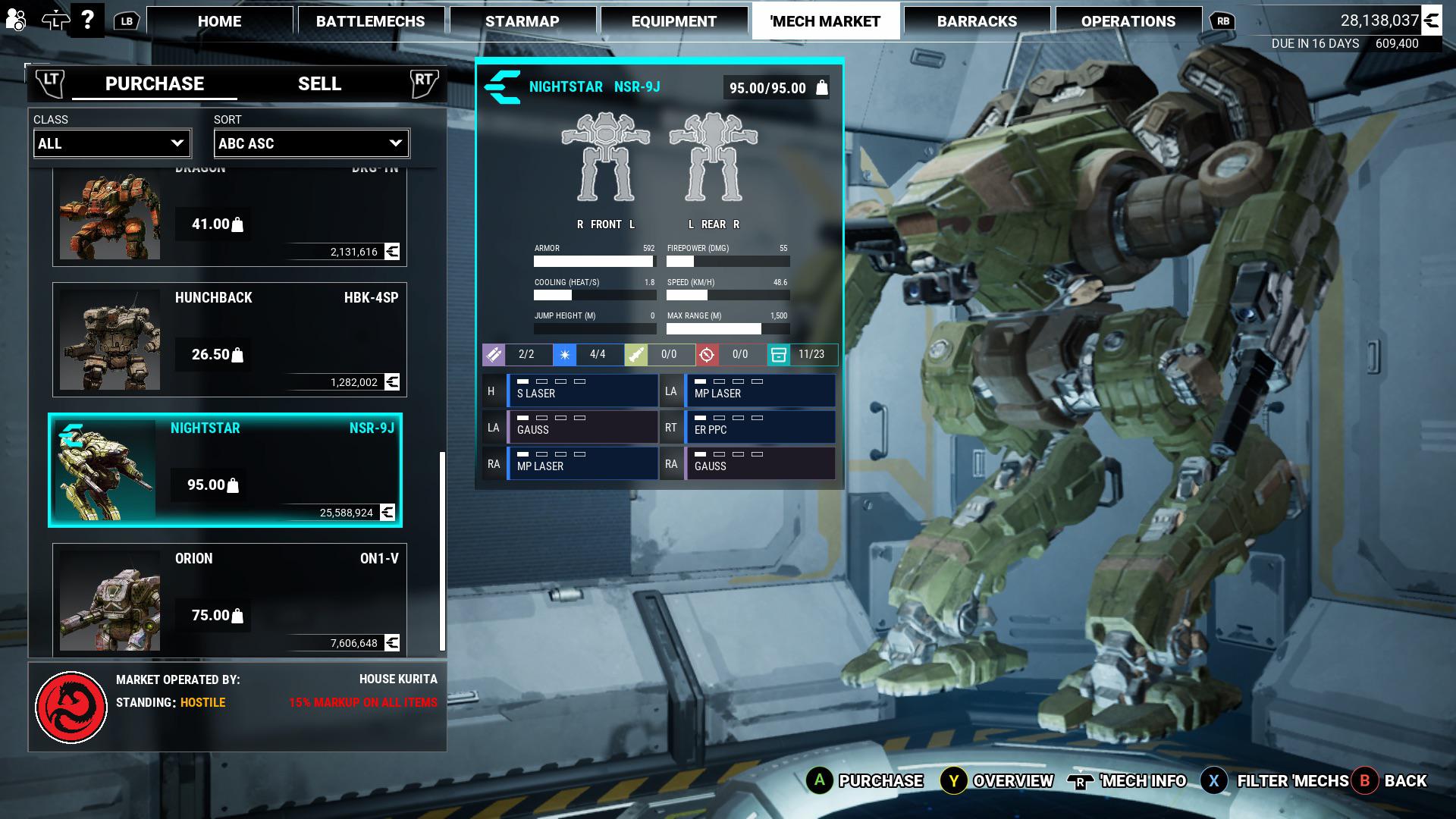Click the House Kurita faction emblem
Image resolution: width=1456 pixels, height=819 pixels.
(x=72, y=702)
